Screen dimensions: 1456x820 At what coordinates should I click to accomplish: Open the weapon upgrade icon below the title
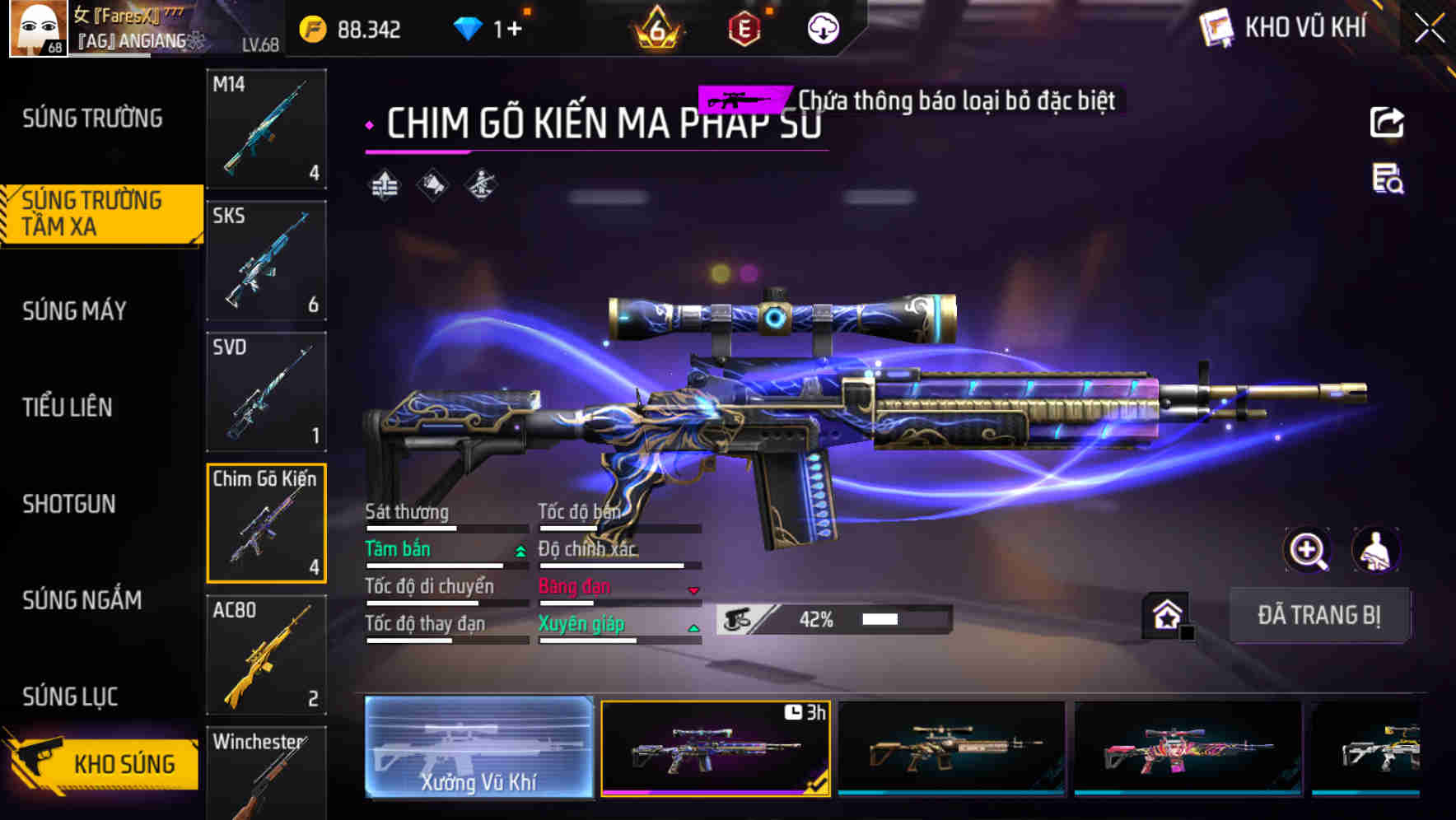coord(385,186)
